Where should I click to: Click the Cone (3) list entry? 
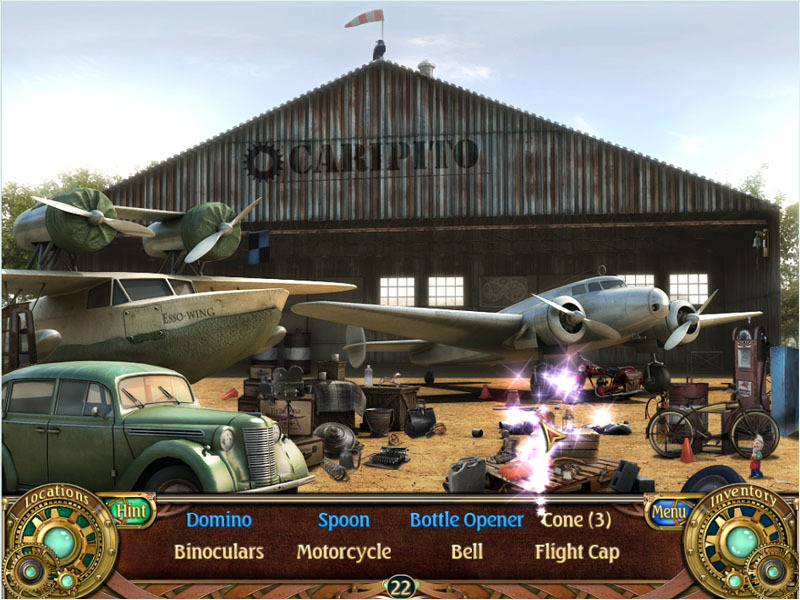click(x=576, y=520)
